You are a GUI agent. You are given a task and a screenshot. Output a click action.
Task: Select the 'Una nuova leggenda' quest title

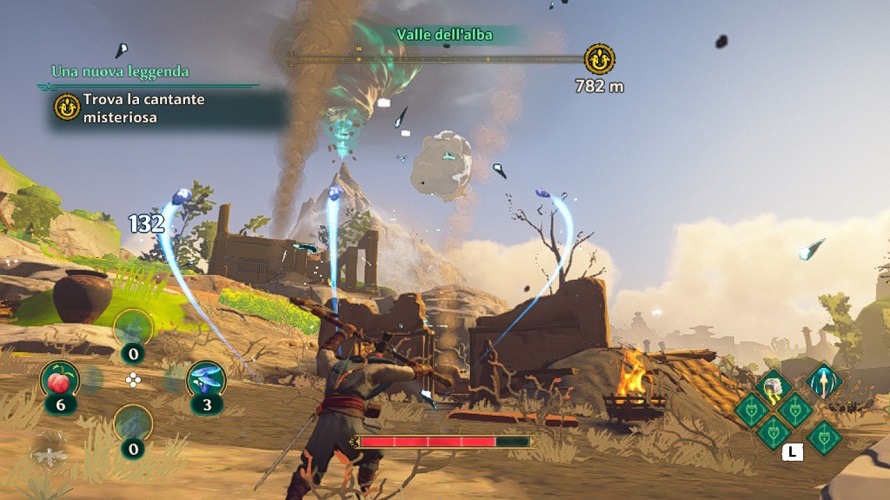point(120,72)
